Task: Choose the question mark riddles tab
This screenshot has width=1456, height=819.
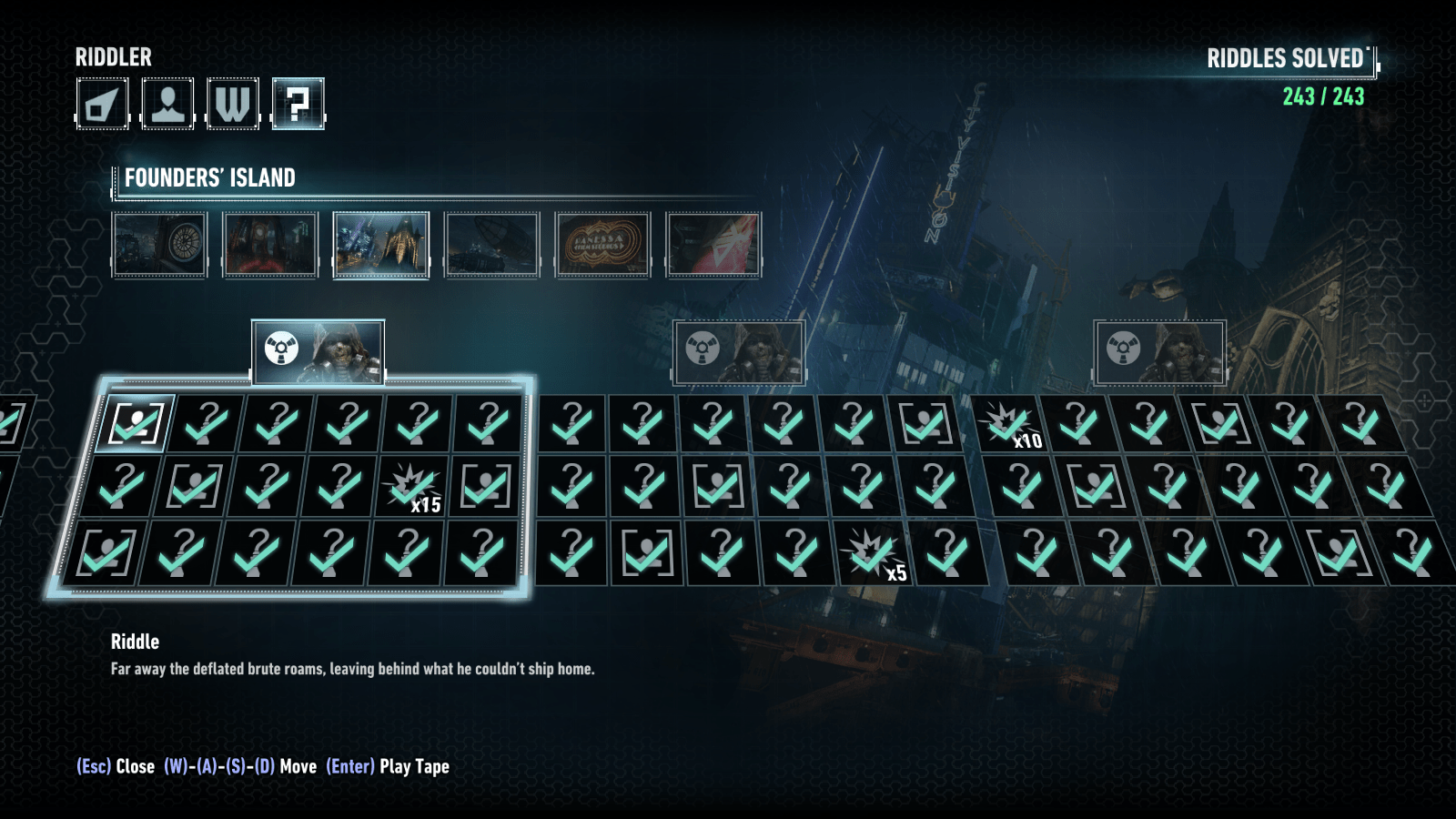Action: point(298,104)
